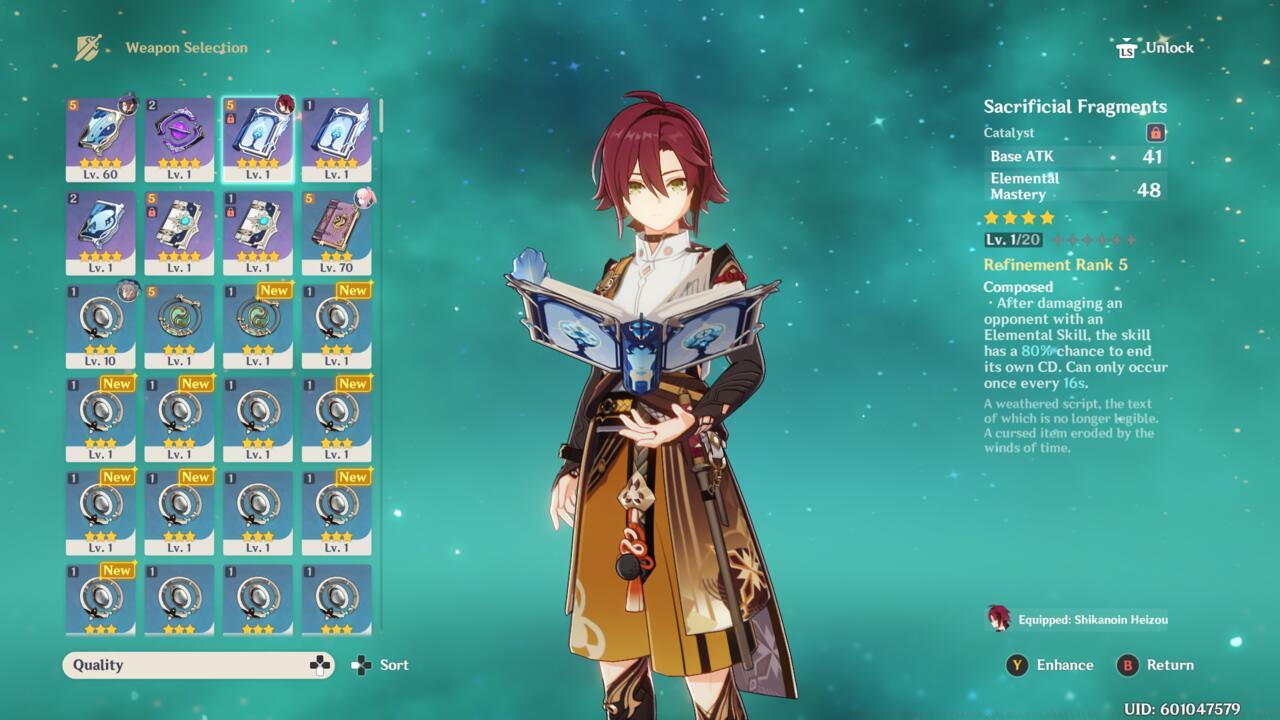Select the Lv. 60 catalyst weapon
The height and width of the screenshot is (720, 1280).
tap(100, 138)
